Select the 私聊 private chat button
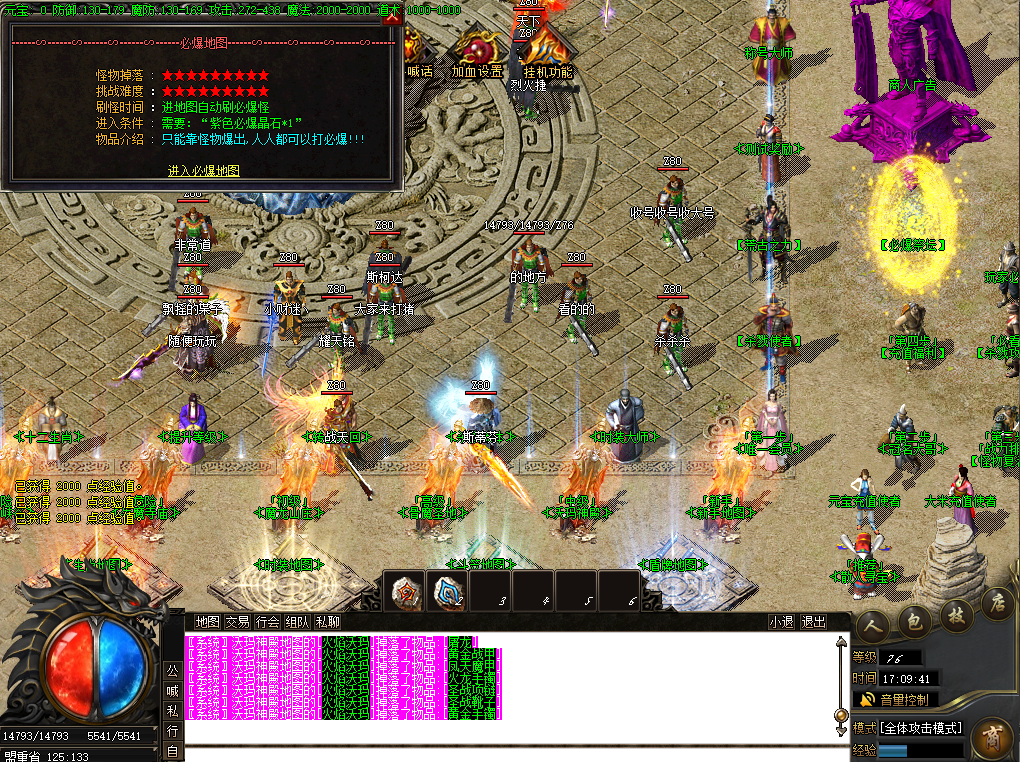 (x=327, y=621)
